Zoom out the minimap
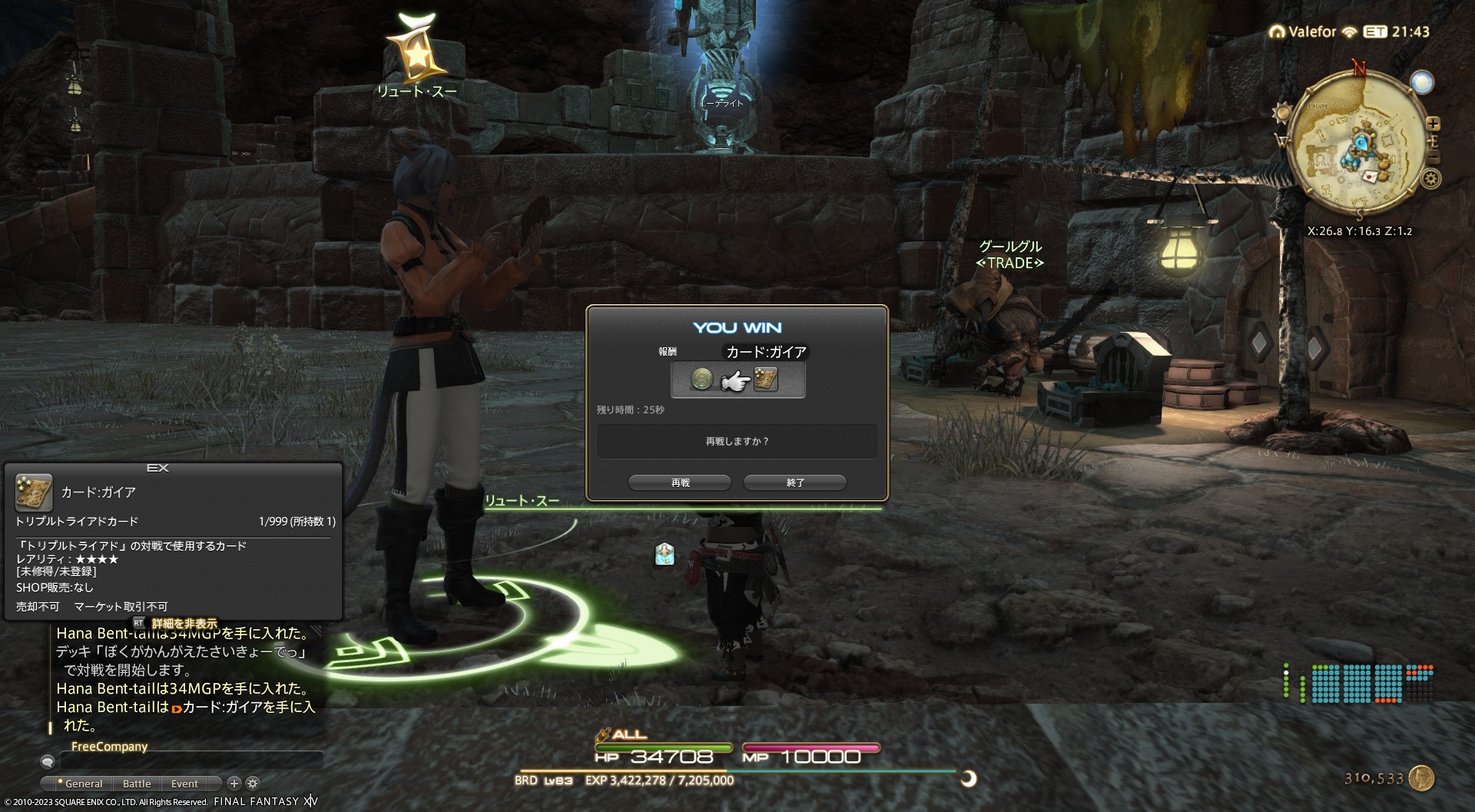This screenshot has width=1475, height=812. tap(1433, 157)
